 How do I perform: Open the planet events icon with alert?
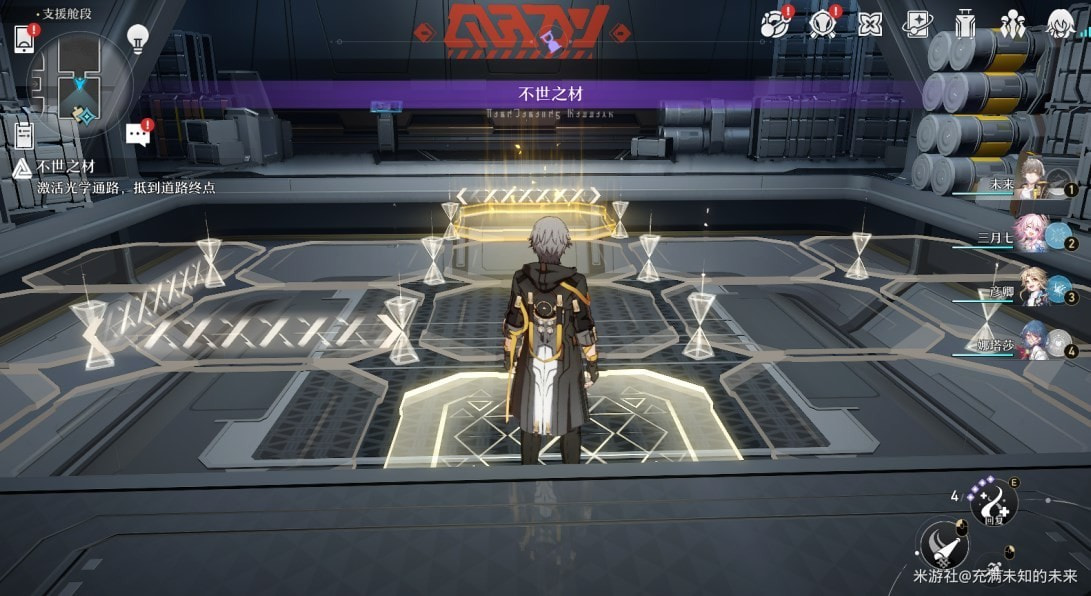click(x=774, y=25)
